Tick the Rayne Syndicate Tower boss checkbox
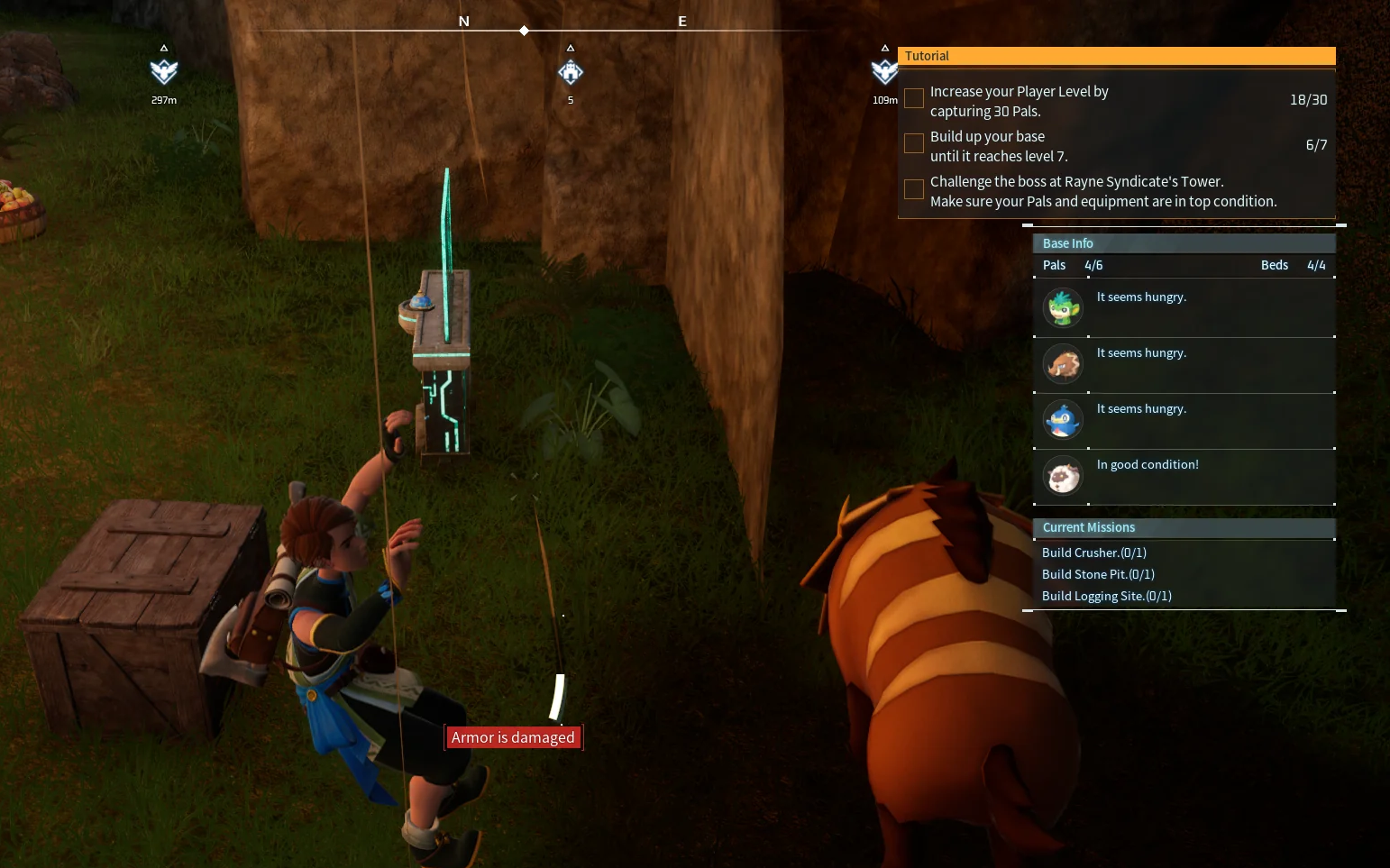The image size is (1390, 868). point(914,188)
